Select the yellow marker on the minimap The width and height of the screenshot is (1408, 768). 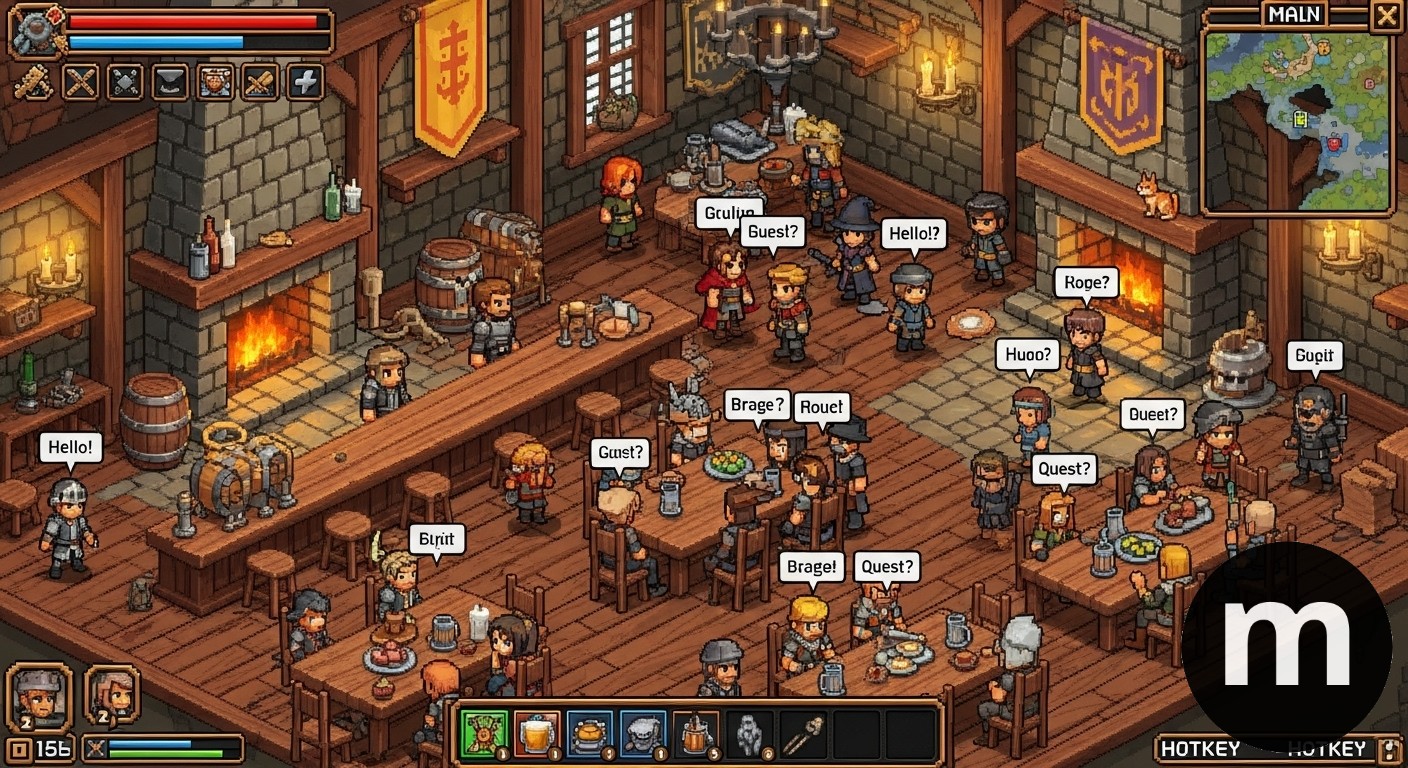[1300, 118]
